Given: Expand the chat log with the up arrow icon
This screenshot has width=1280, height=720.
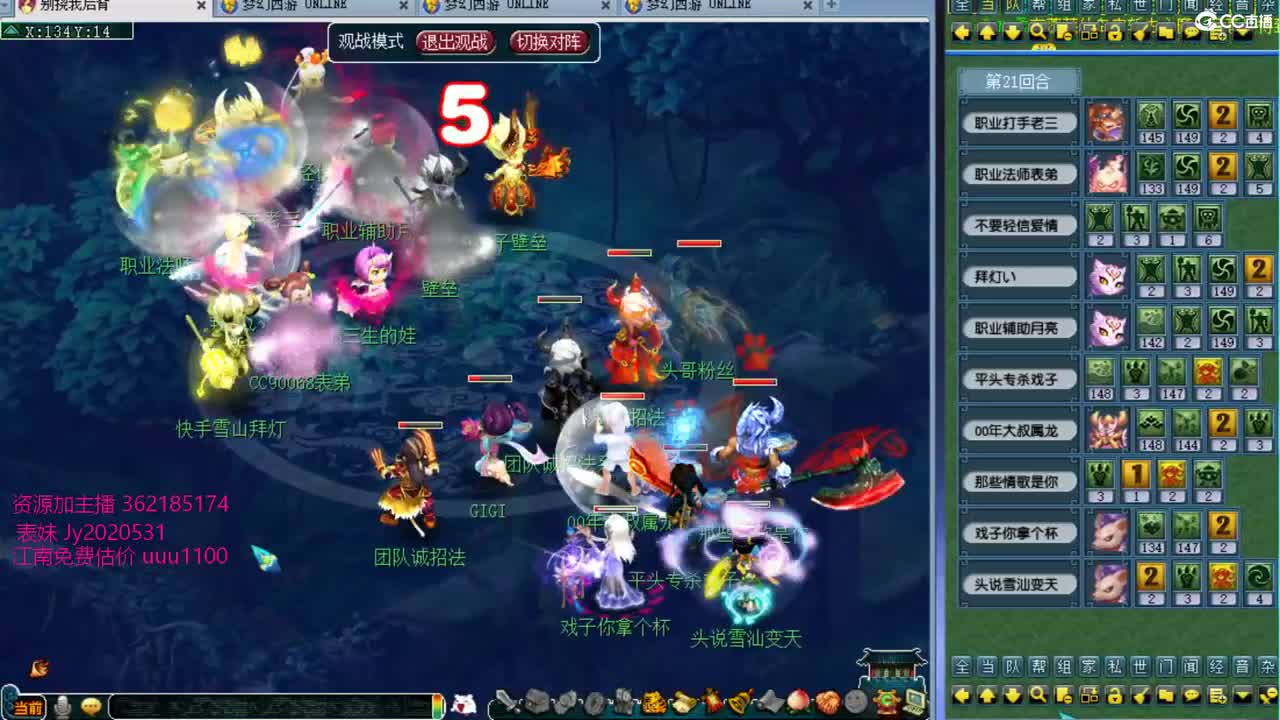Looking at the screenshot, I should (x=989, y=32).
